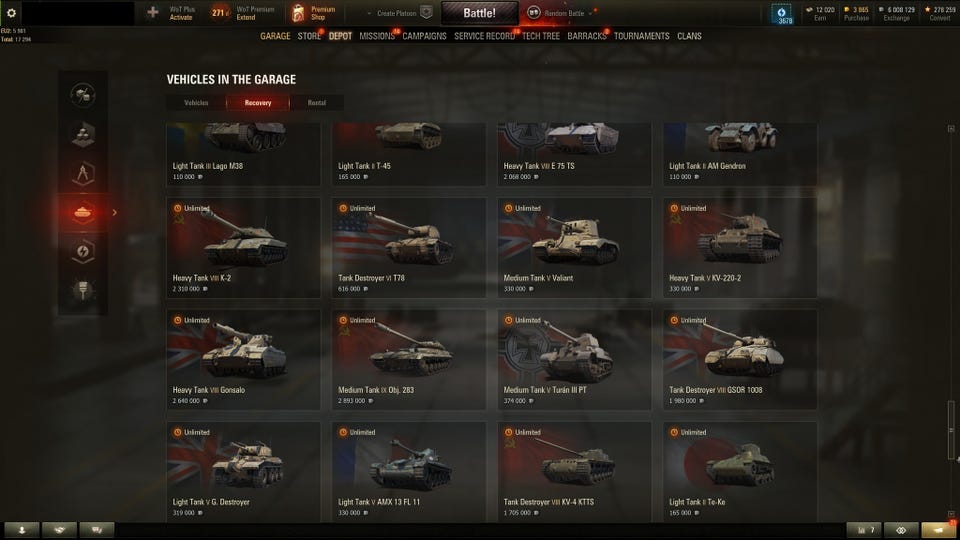Open Campaigns from the top menu
Image resolution: width=960 pixels, height=540 pixels.
[425, 36]
